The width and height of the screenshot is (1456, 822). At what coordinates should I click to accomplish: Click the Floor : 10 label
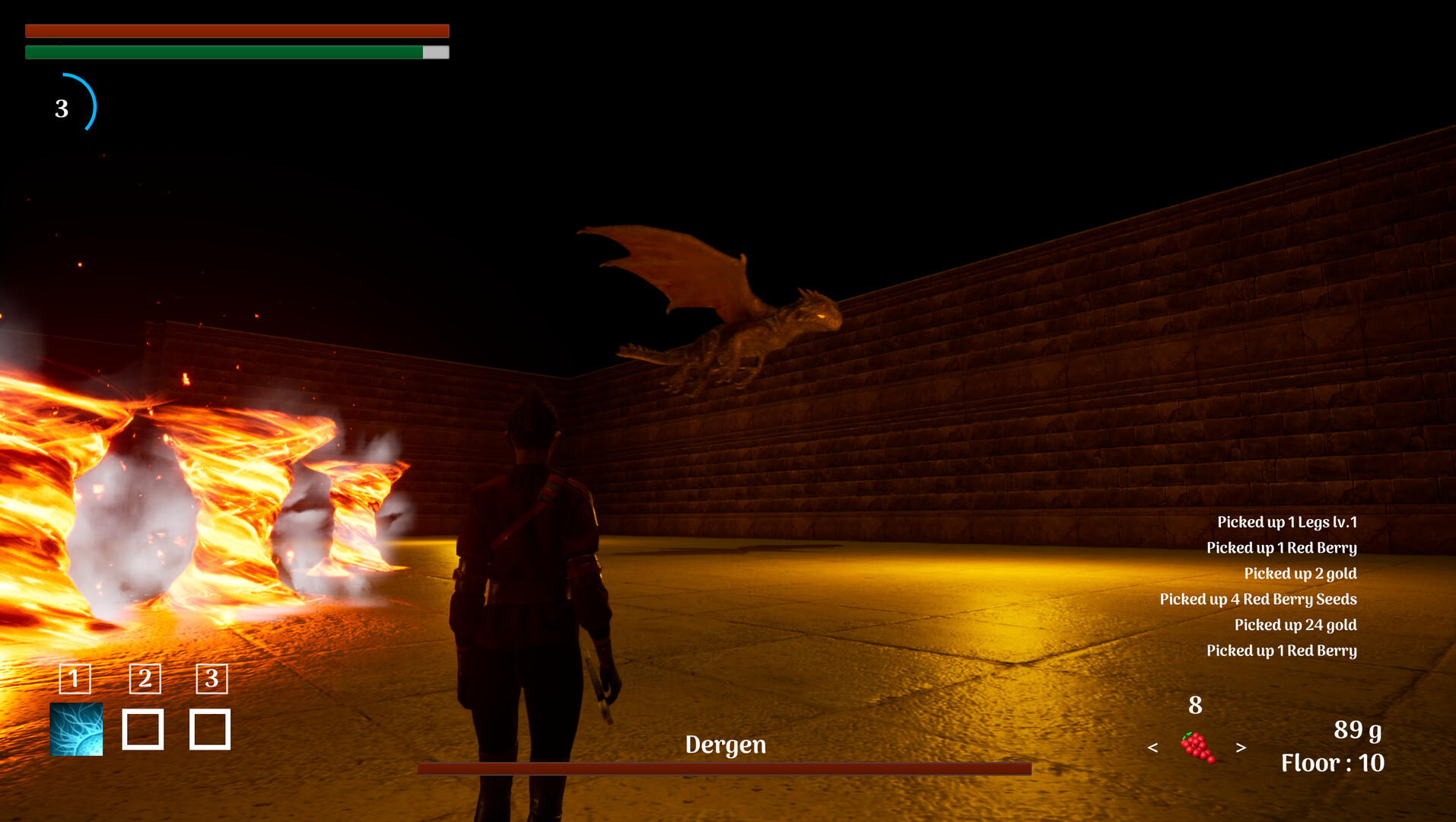point(1334,763)
